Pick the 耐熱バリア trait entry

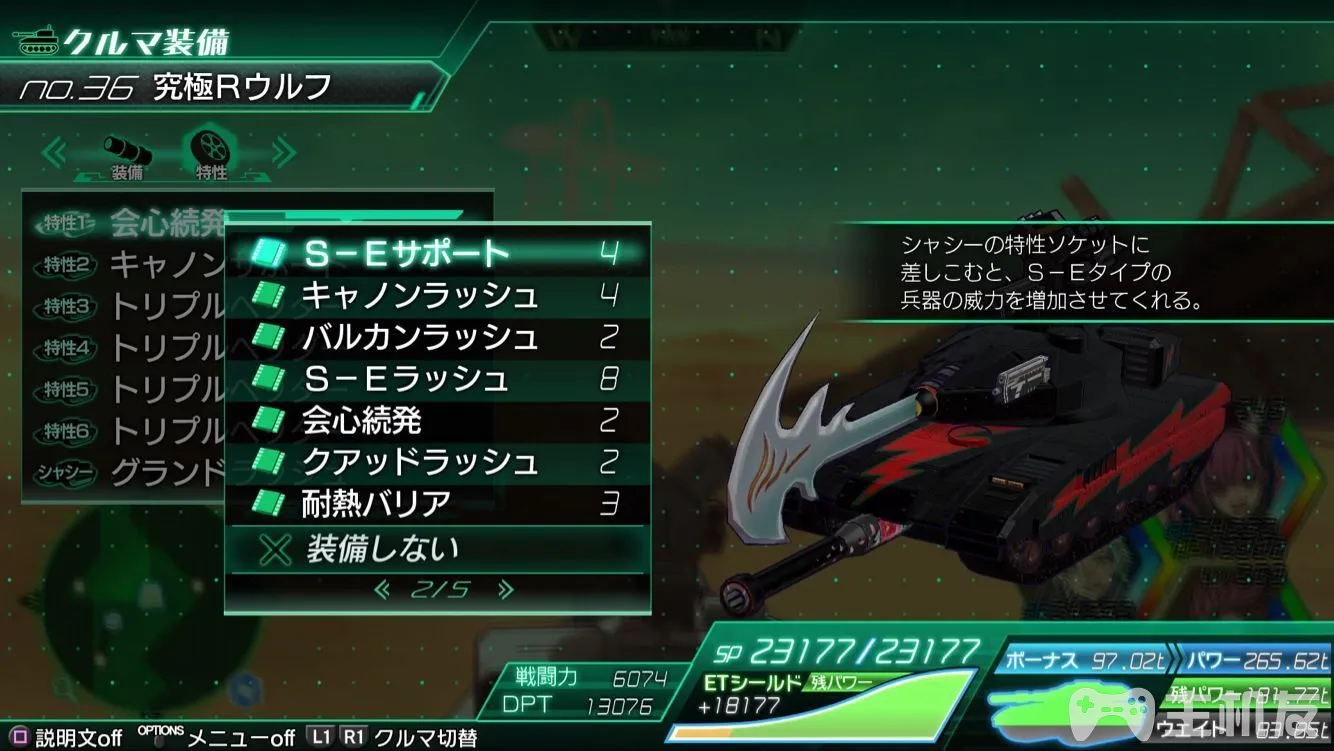click(x=436, y=503)
